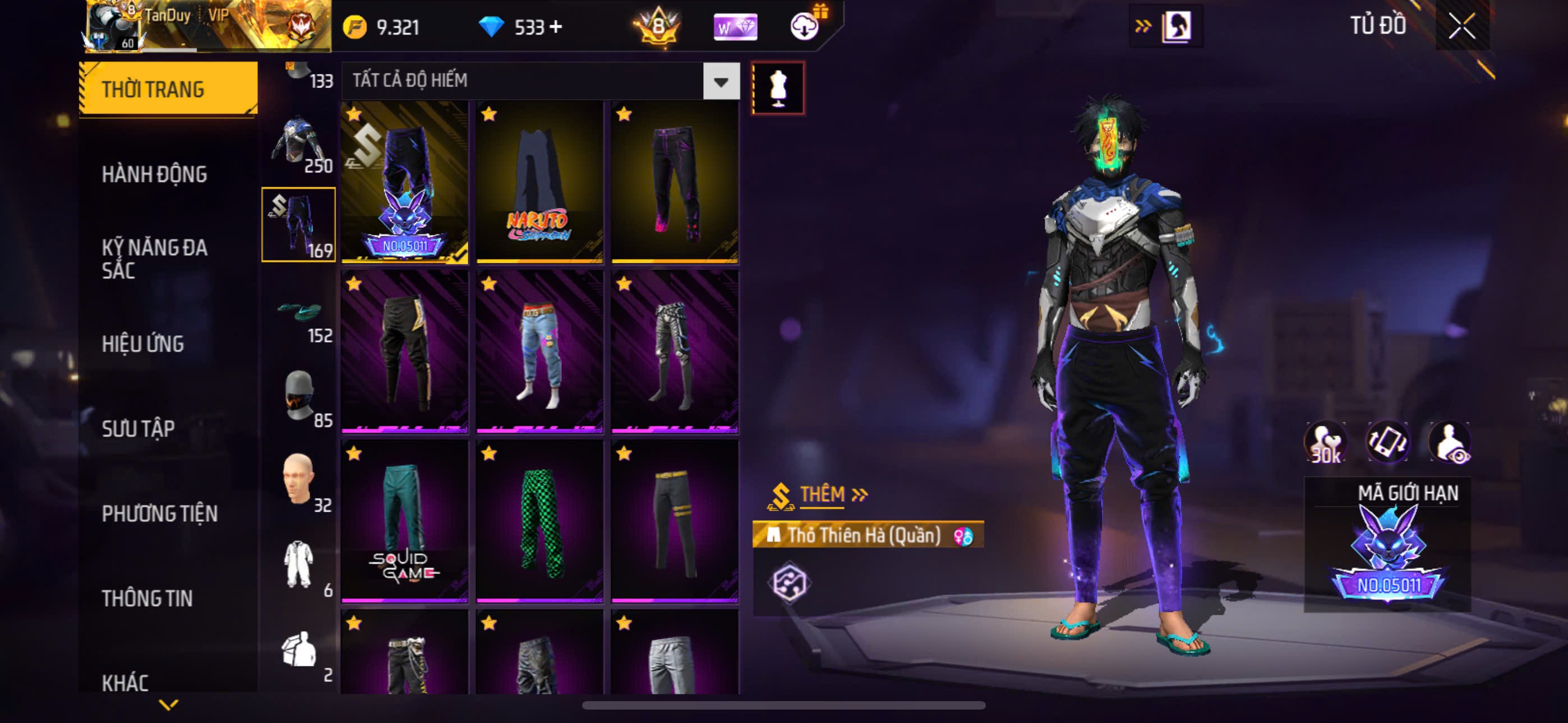Select the Hiệu Ứng tab
The image size is (1568, 723).
142,344
